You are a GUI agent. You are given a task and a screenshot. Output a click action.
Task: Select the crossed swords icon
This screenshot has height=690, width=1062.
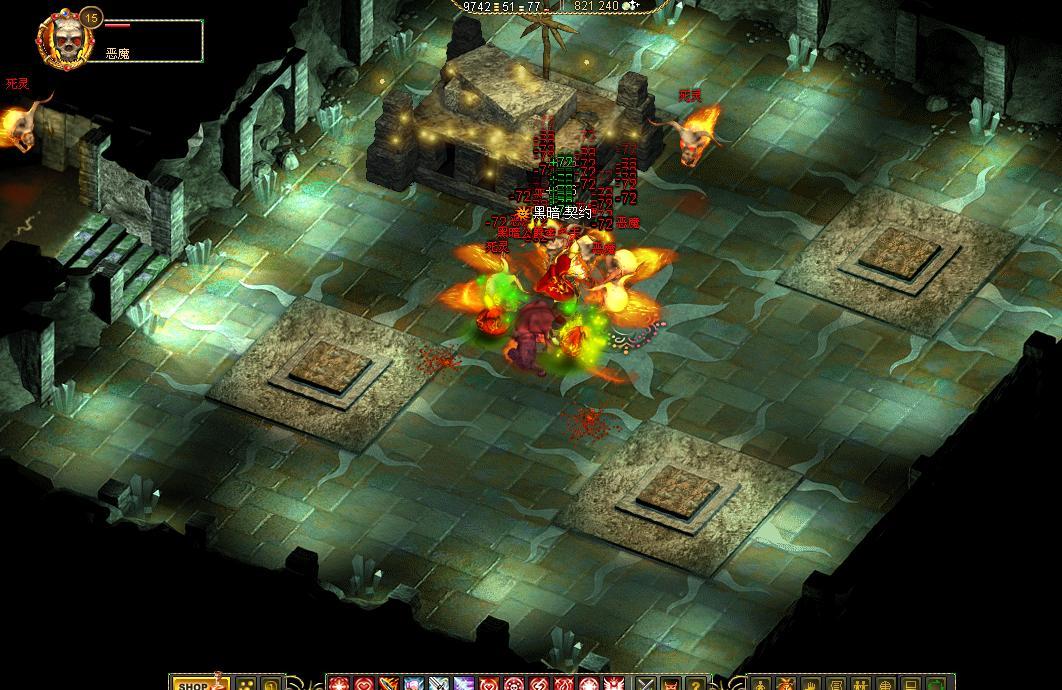pos(646,685)
